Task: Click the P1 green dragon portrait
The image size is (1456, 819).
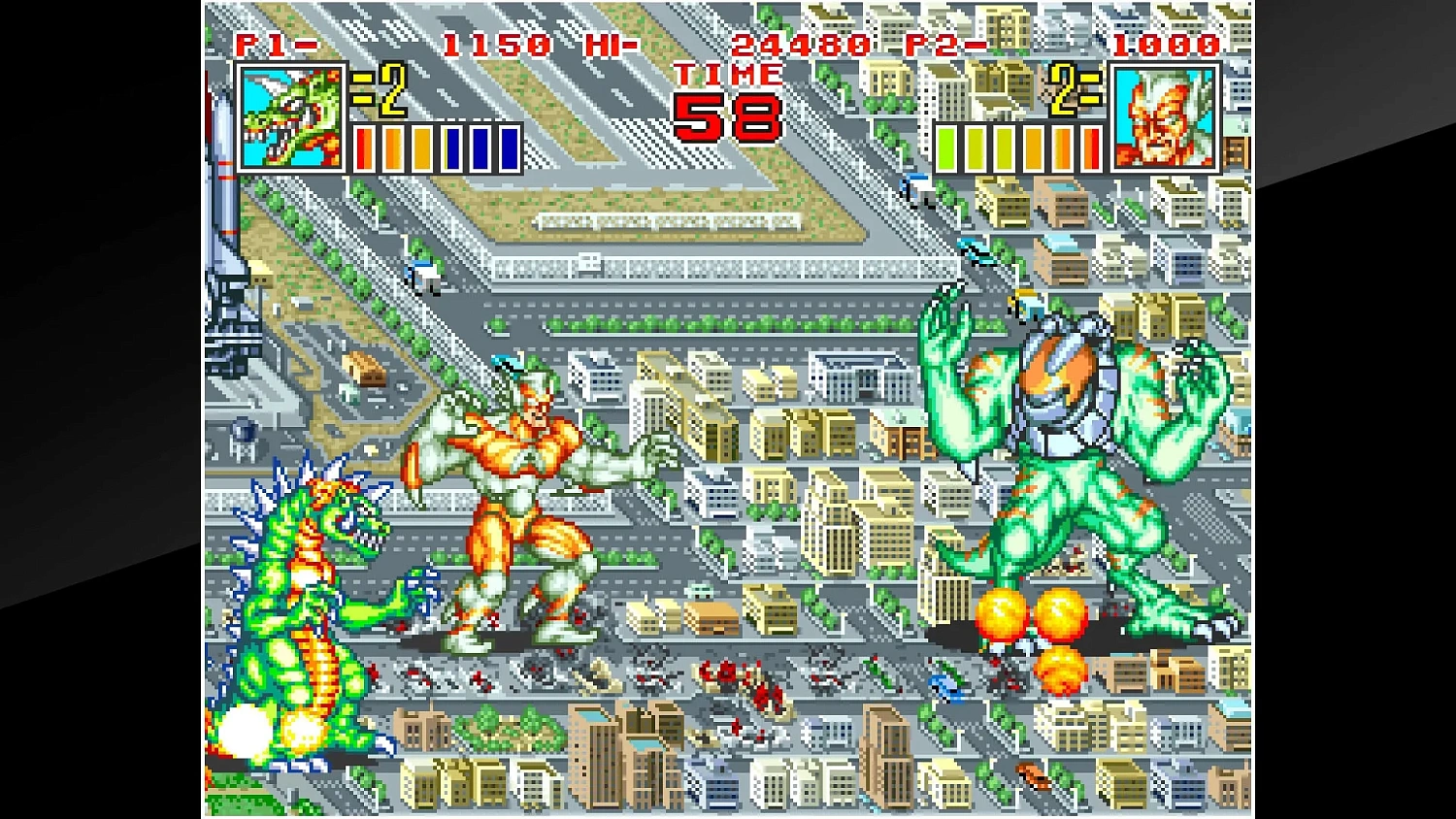Action: pyautogui.click(x=290, y=115)
